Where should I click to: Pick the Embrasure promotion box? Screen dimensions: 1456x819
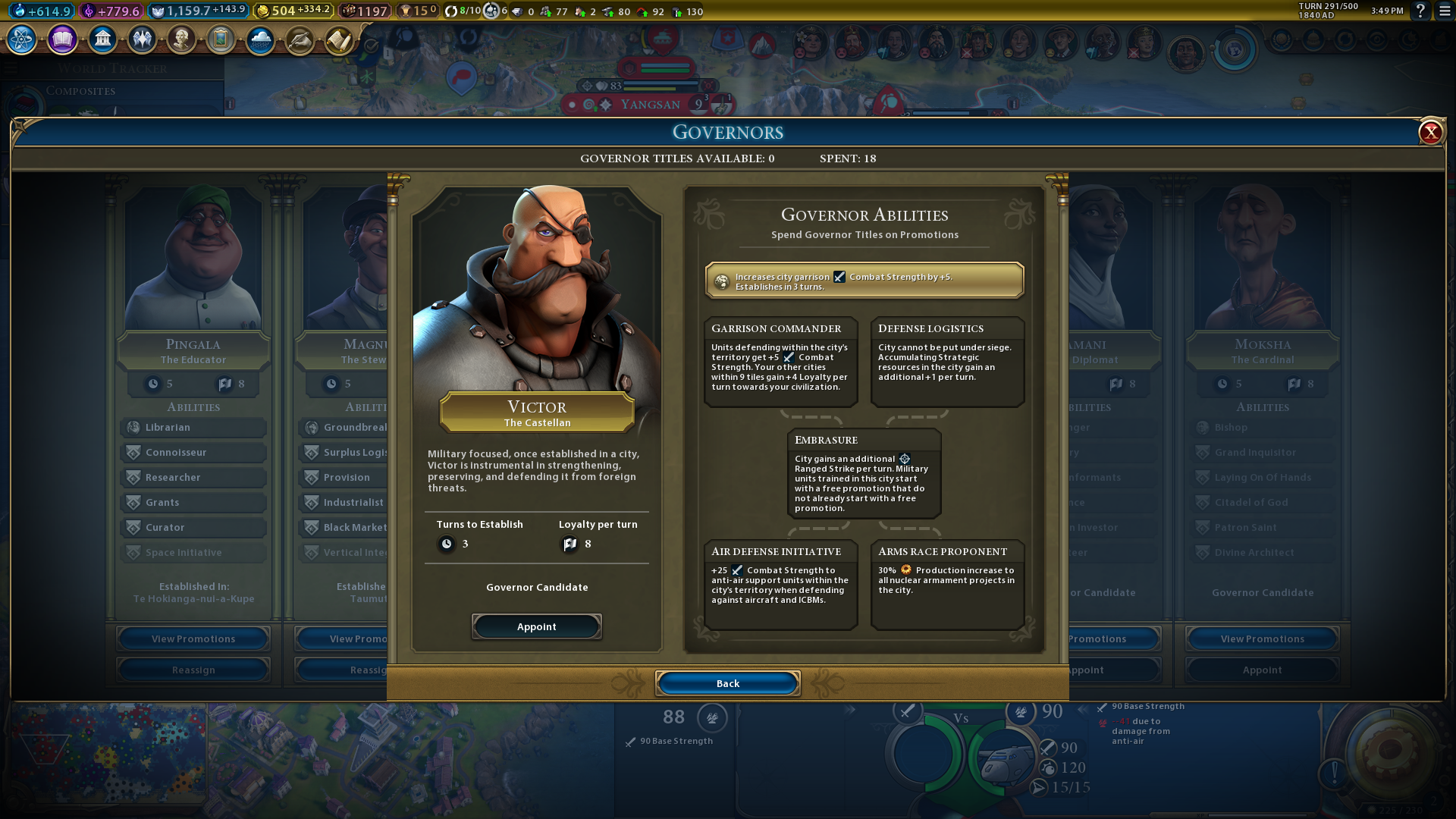tap(864, 473)
